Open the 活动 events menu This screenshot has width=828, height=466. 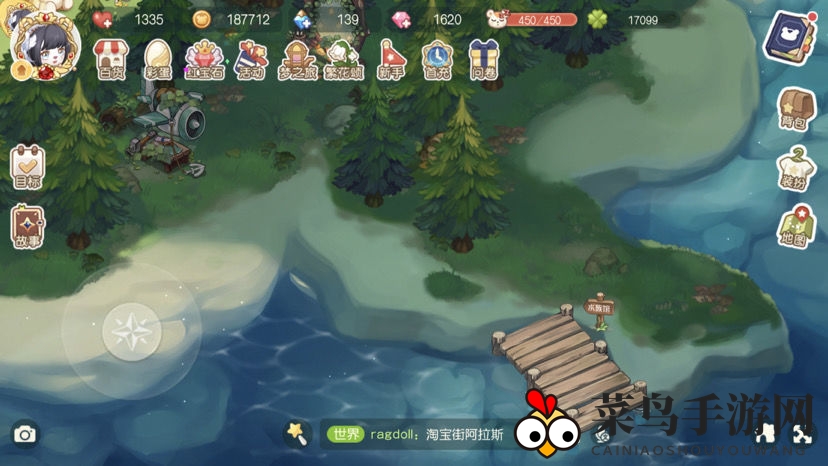click(250, 58)
